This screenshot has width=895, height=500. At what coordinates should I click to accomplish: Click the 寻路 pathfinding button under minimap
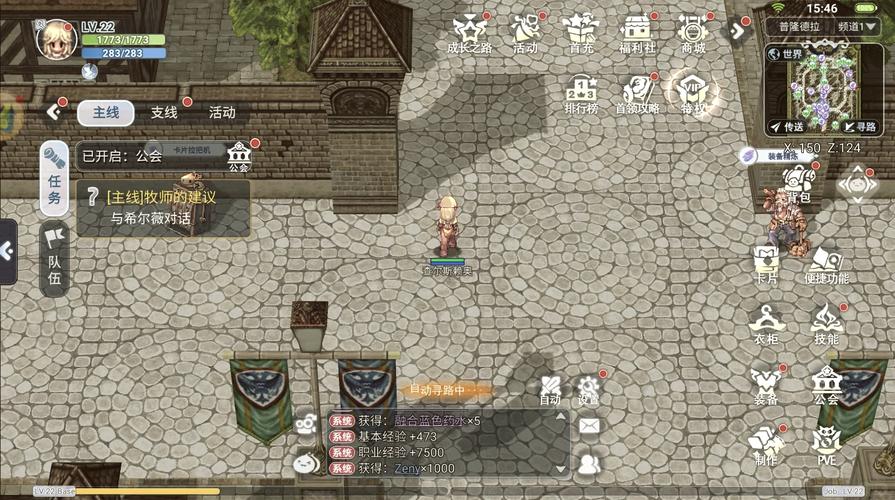(858, 127)
